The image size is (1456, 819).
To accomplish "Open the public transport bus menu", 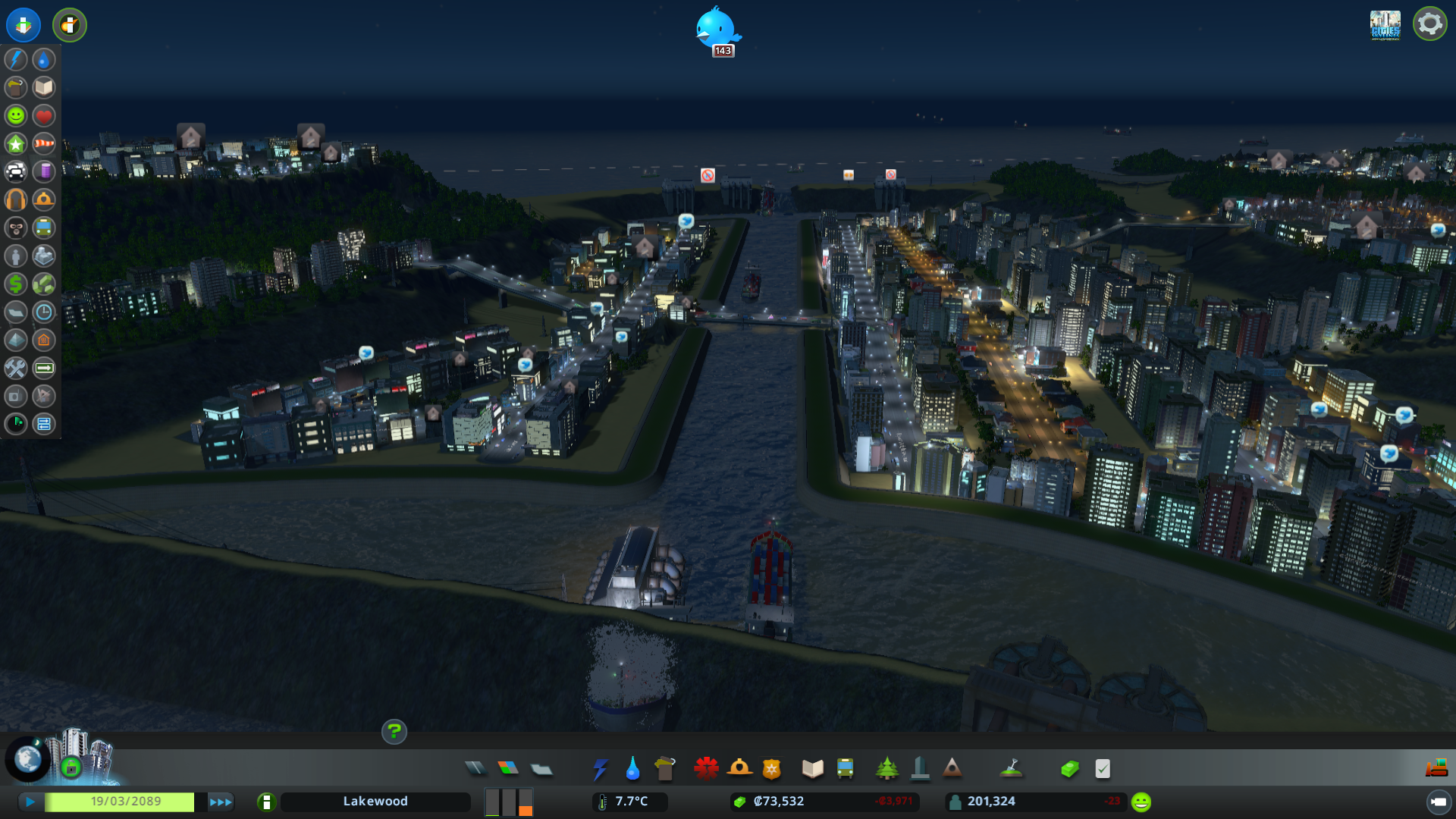I will click(845, 769).
